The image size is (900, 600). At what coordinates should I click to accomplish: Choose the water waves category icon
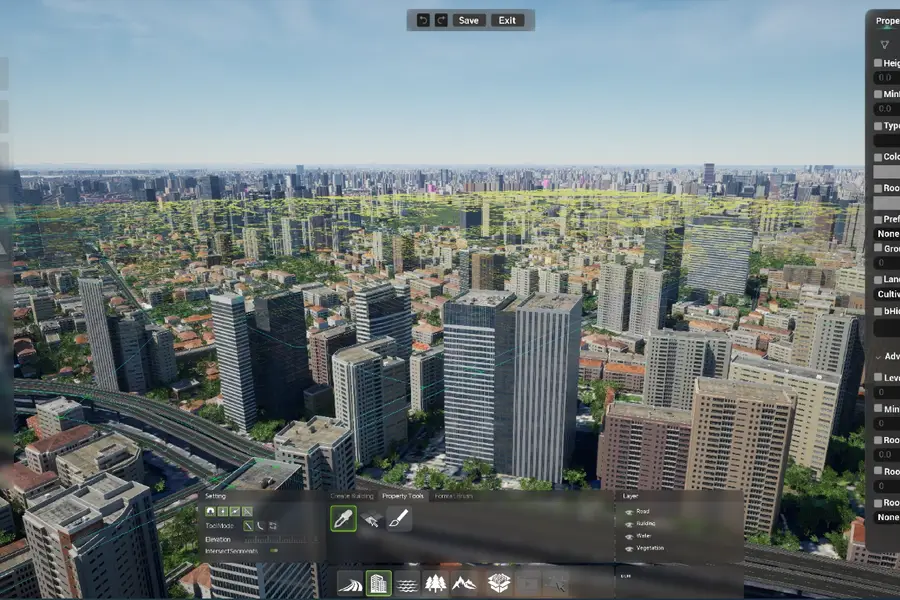coord(407,583)
